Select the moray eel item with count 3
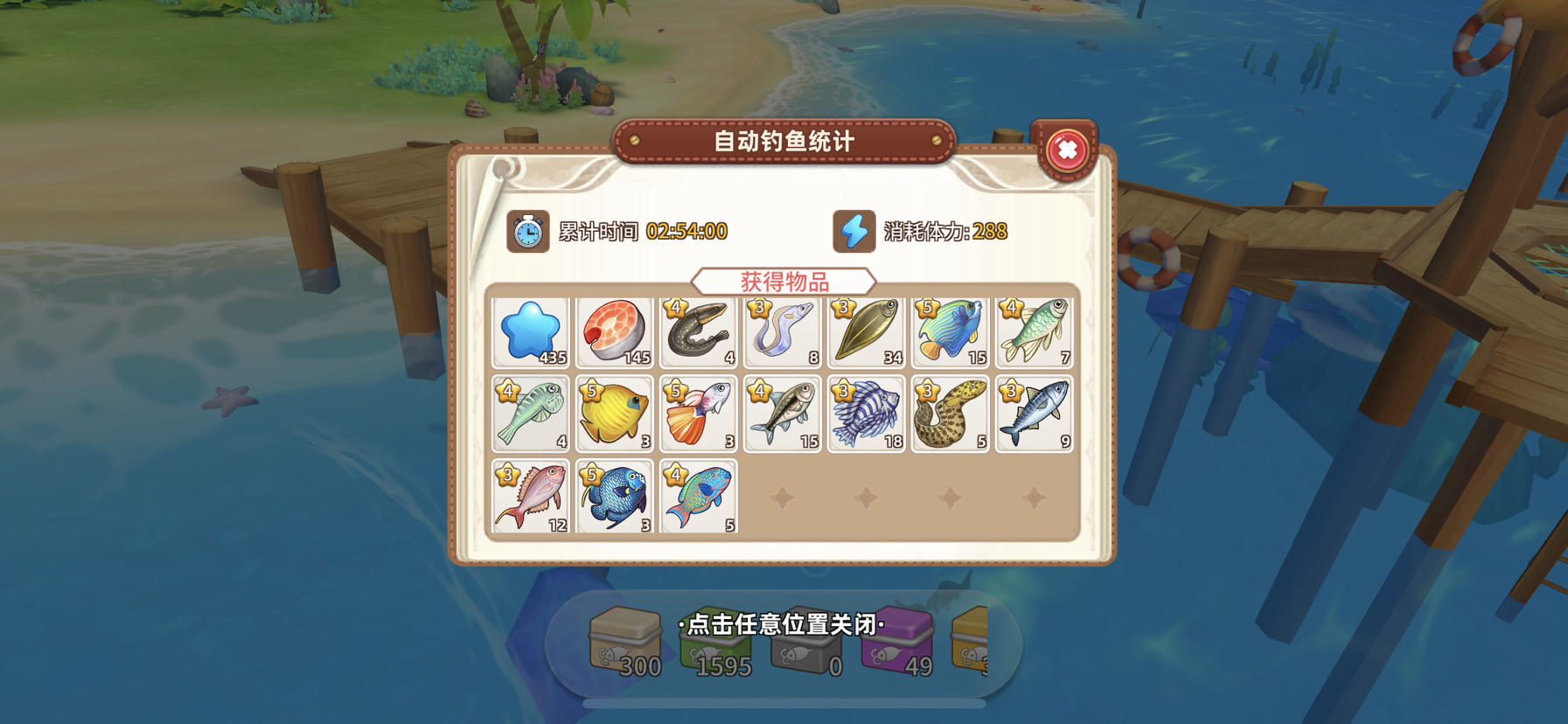Viewport: 1568px width, 724px height. (950, 414)
